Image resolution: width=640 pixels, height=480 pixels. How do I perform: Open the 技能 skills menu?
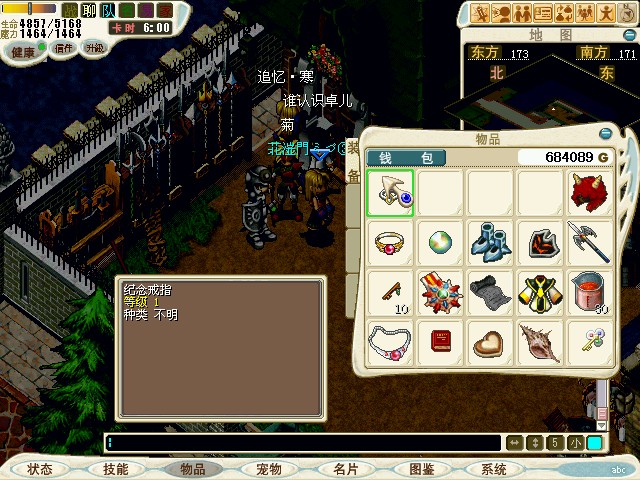[x=115, y=469]
